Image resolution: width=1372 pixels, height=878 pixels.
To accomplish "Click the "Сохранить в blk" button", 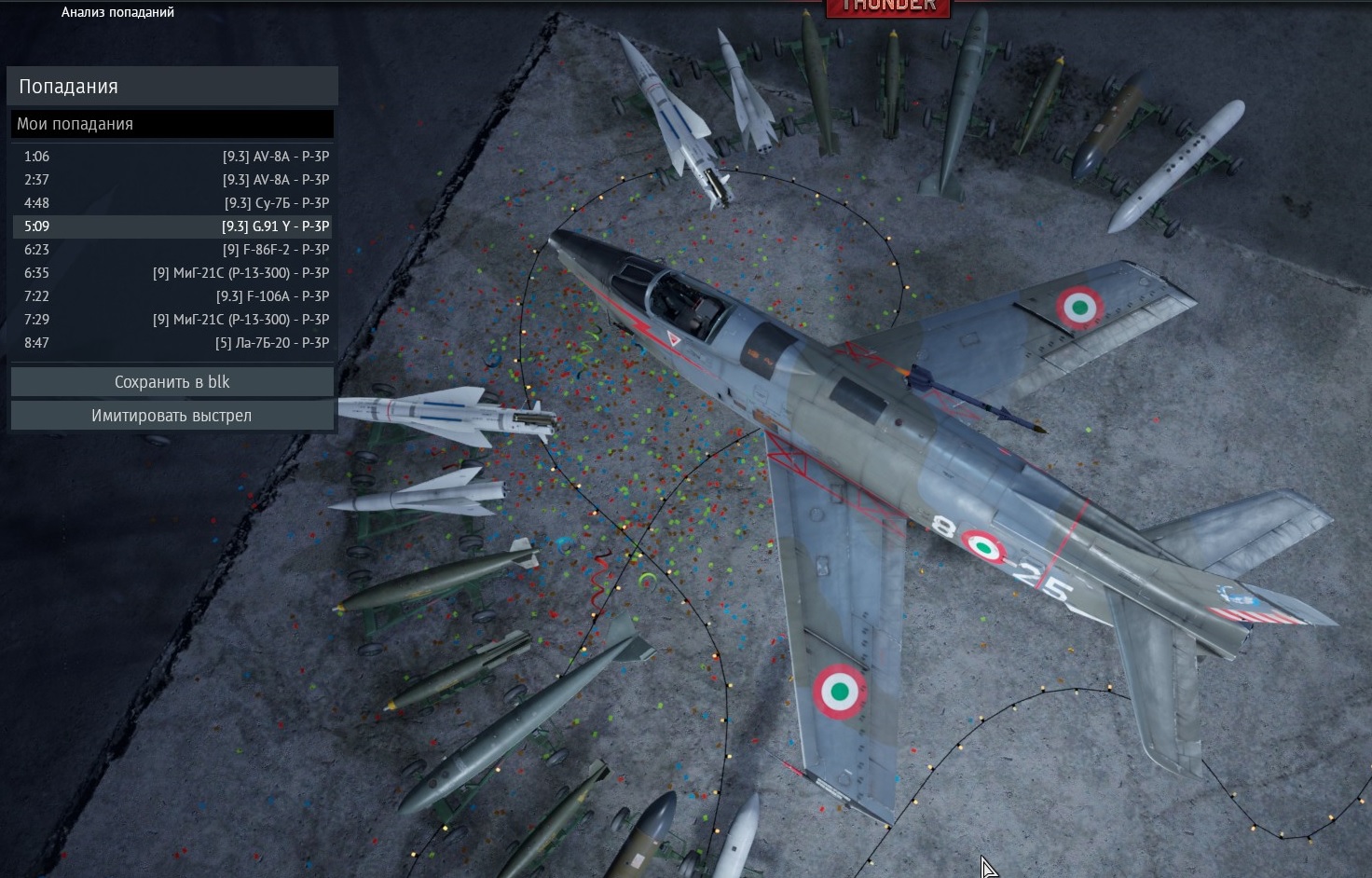I will (x=171, y=382).
